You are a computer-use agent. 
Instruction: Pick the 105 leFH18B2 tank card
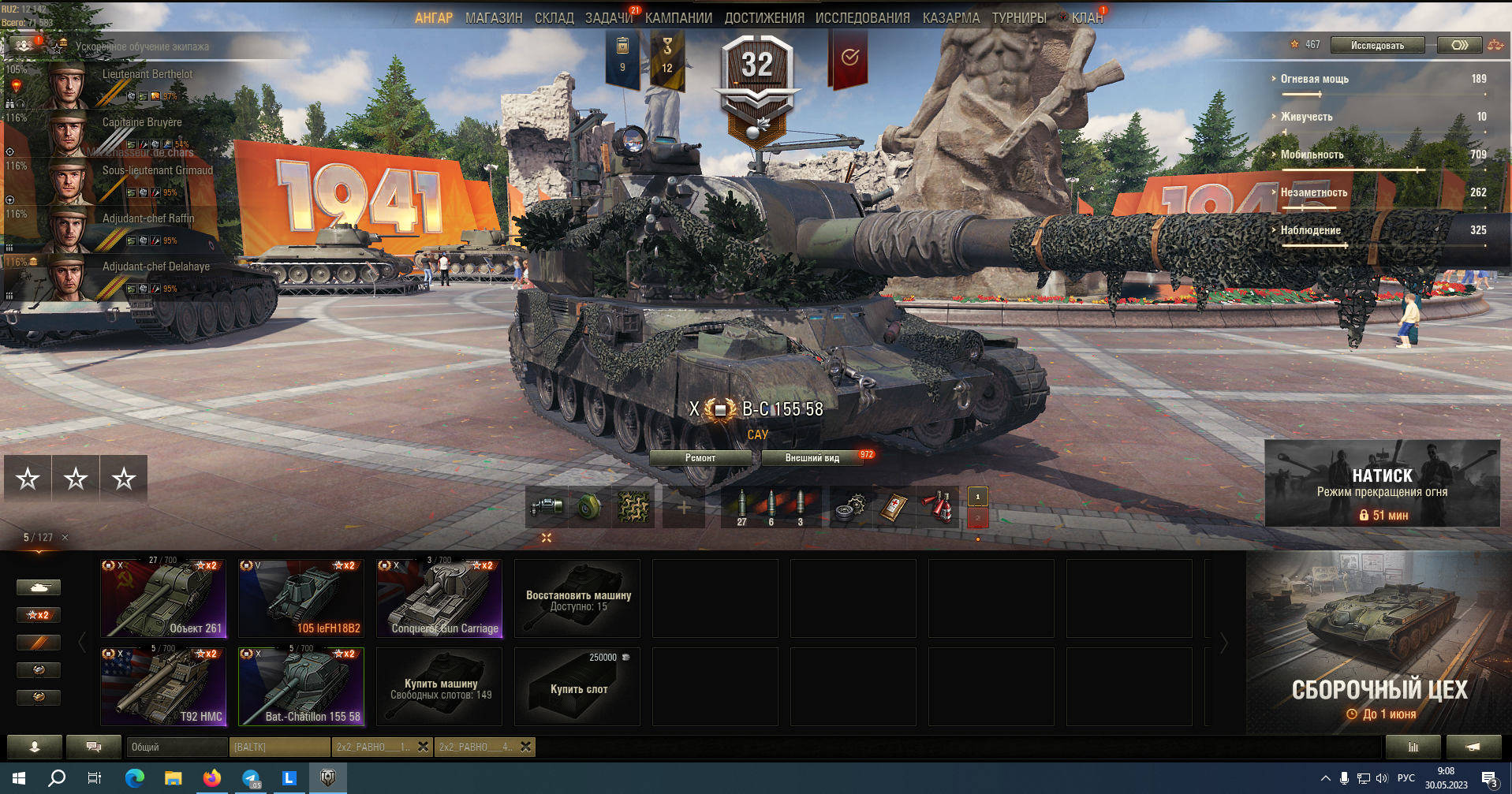tap(301, 598)
